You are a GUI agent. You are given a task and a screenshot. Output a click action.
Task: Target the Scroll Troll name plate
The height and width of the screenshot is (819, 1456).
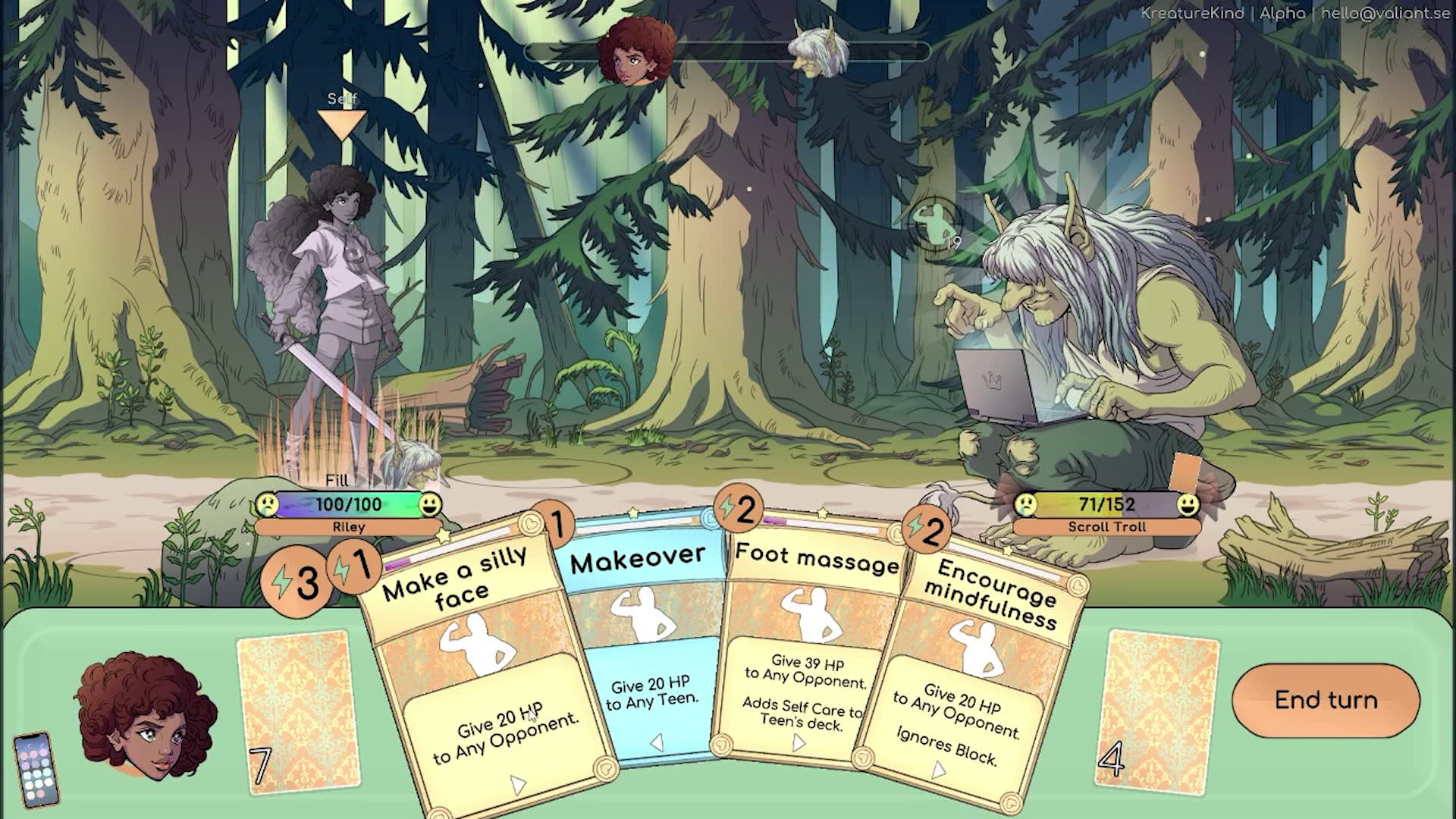(1106, 527)
